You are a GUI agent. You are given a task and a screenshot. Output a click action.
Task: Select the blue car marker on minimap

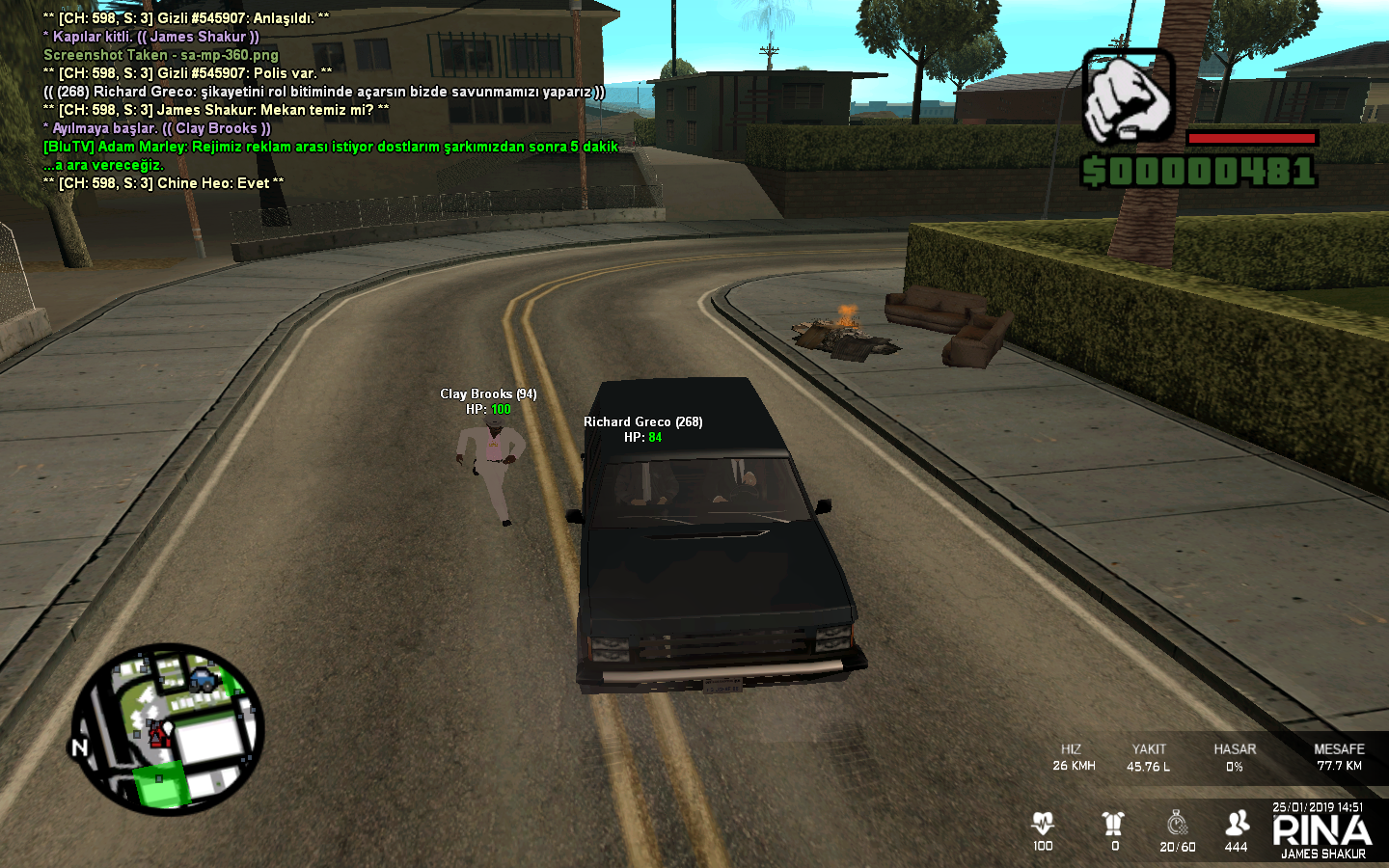tap(204, 680)
